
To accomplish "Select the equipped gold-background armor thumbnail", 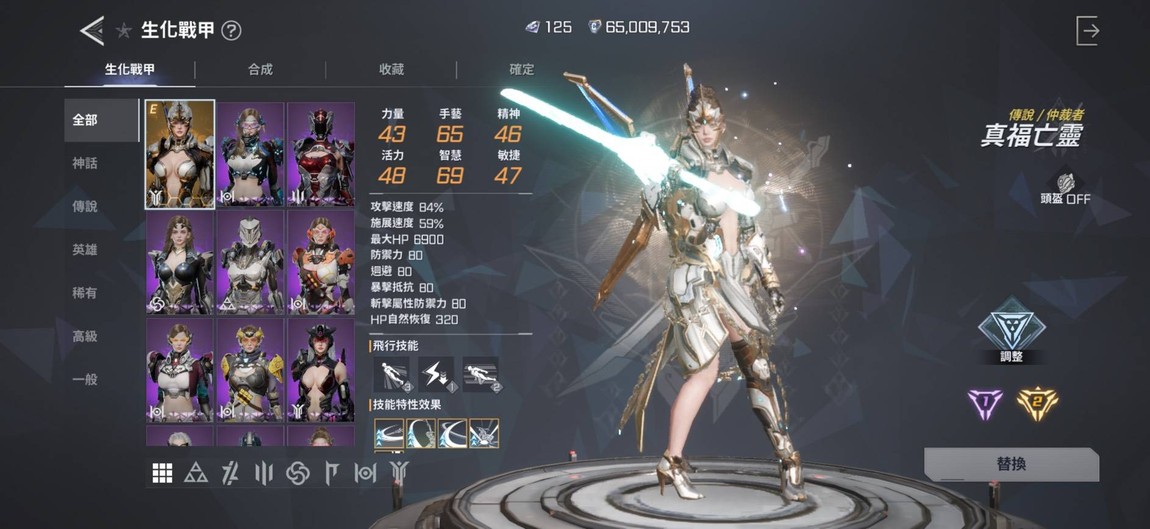I will pyautogui.click(x=180, y=153).
